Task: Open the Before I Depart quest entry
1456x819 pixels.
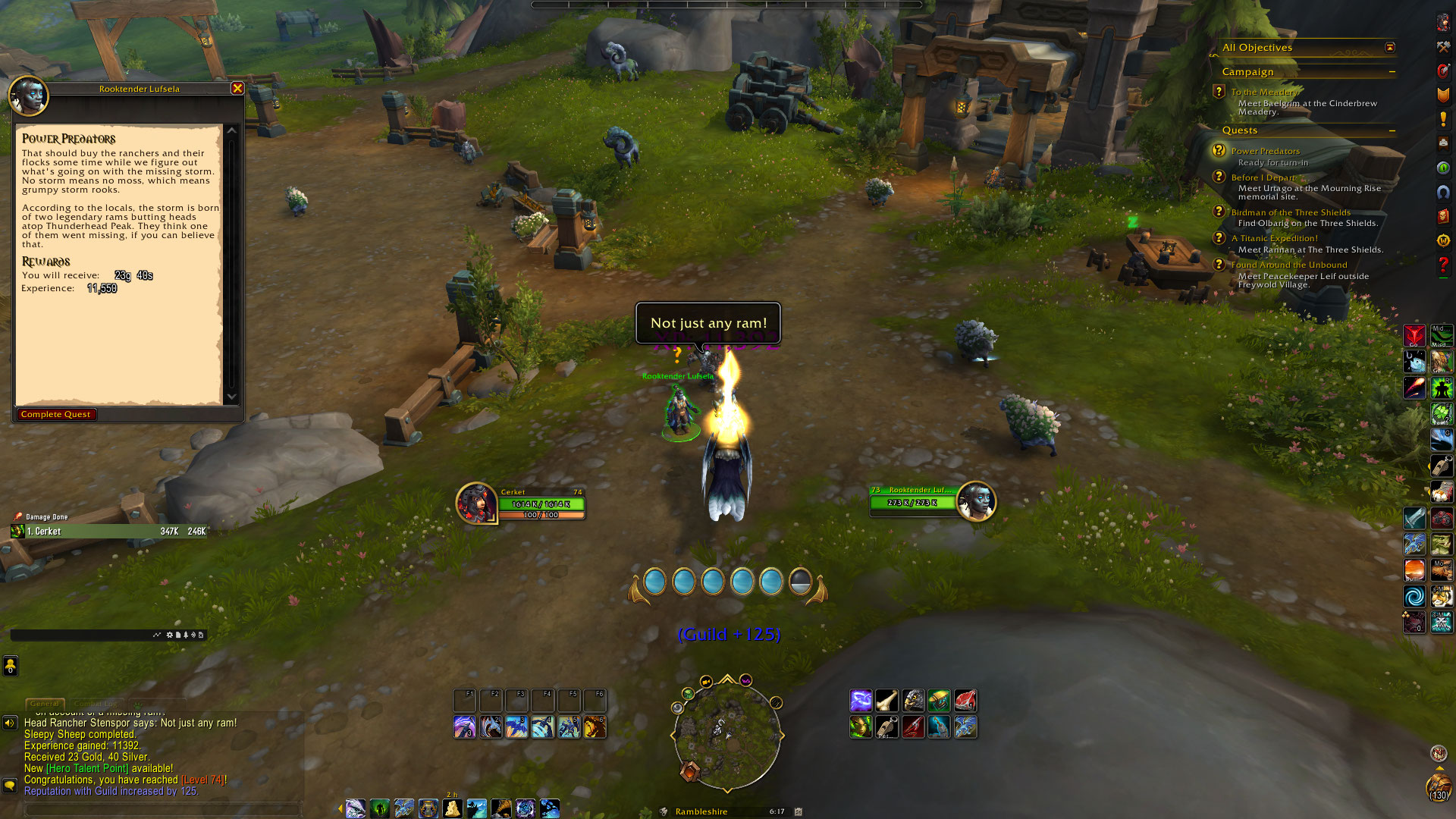Action: 1263,177
